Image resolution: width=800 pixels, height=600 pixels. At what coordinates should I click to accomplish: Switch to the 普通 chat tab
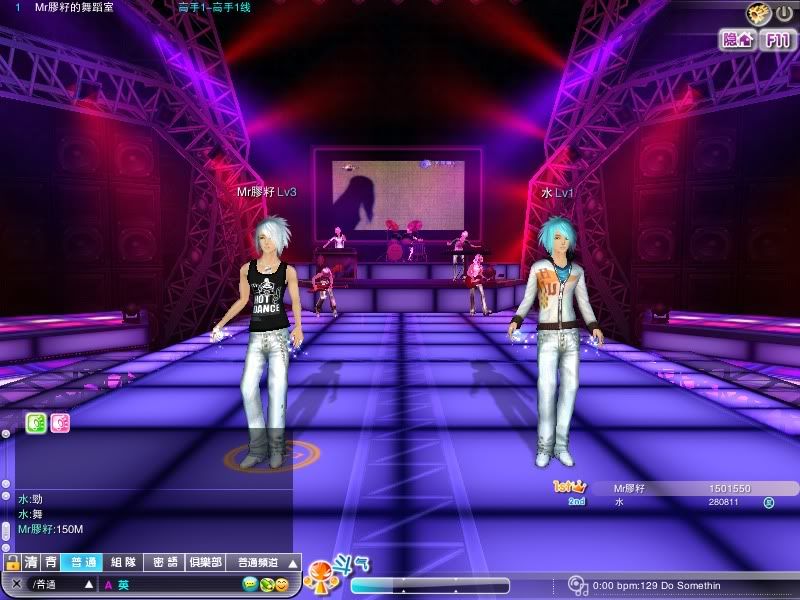click(x=80, y=563)
